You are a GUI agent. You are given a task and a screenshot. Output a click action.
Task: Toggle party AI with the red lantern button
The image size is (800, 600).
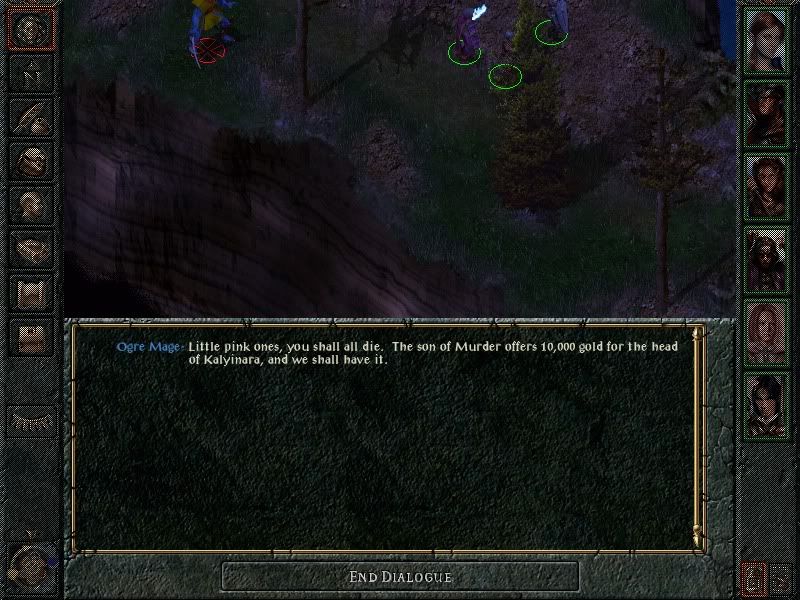point(754,578)
